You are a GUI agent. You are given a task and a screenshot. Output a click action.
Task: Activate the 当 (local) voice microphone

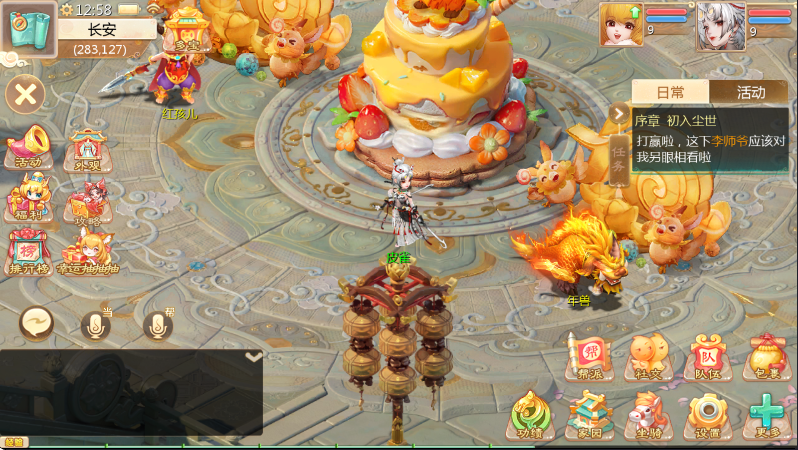pyautogui.click(x=96, y=324)
